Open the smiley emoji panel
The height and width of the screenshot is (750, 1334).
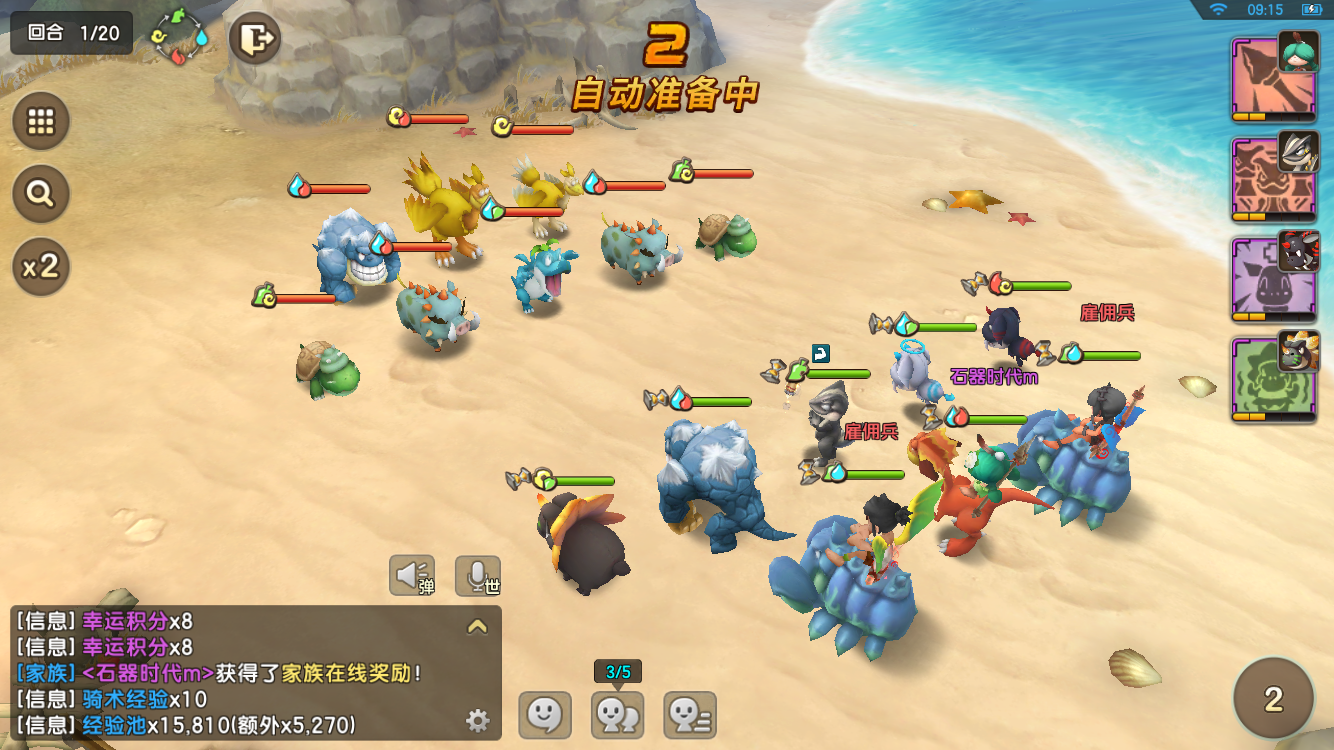pyautogui.click(x=544, y=715)
